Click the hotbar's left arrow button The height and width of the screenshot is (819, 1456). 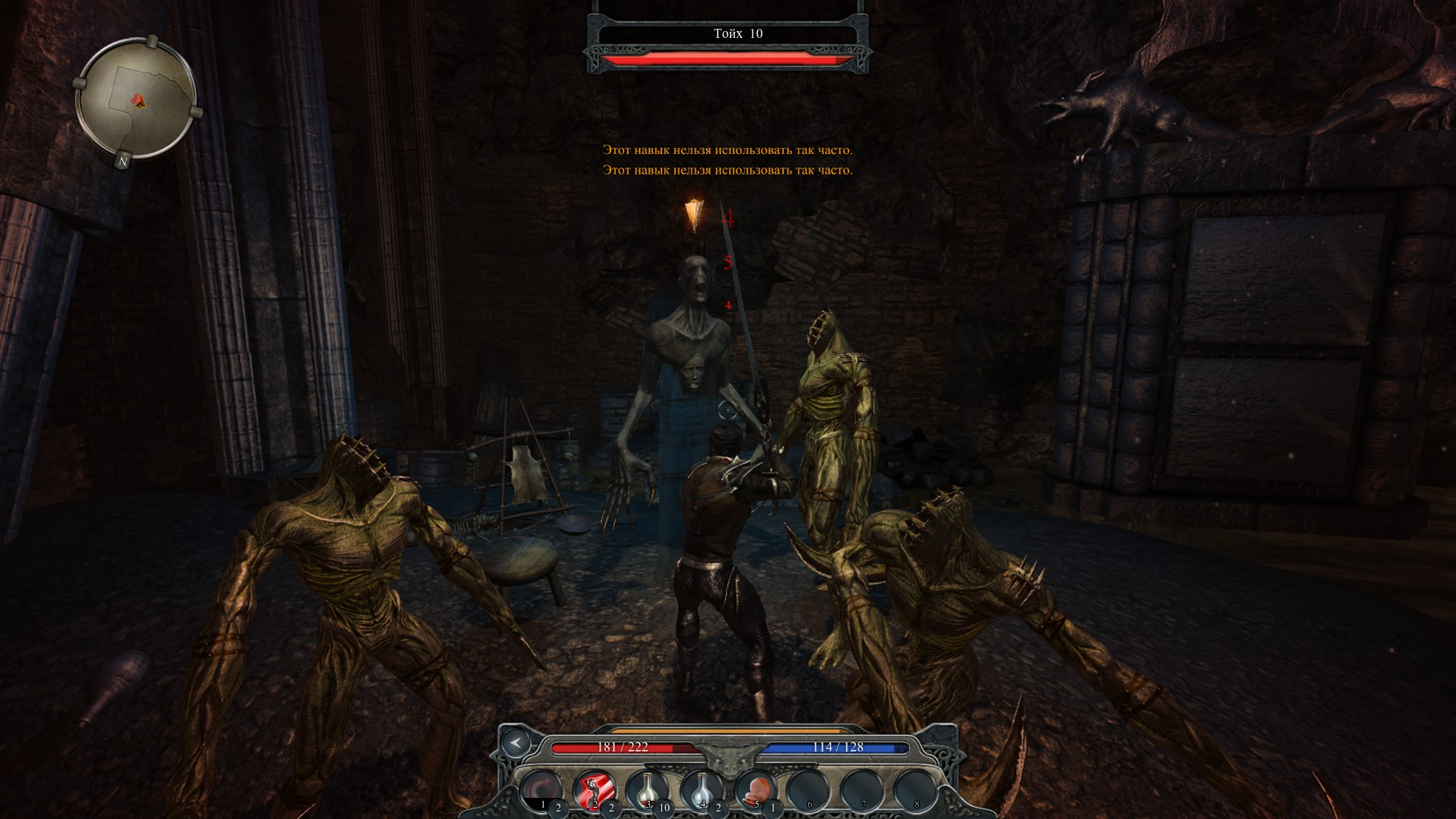516,743
